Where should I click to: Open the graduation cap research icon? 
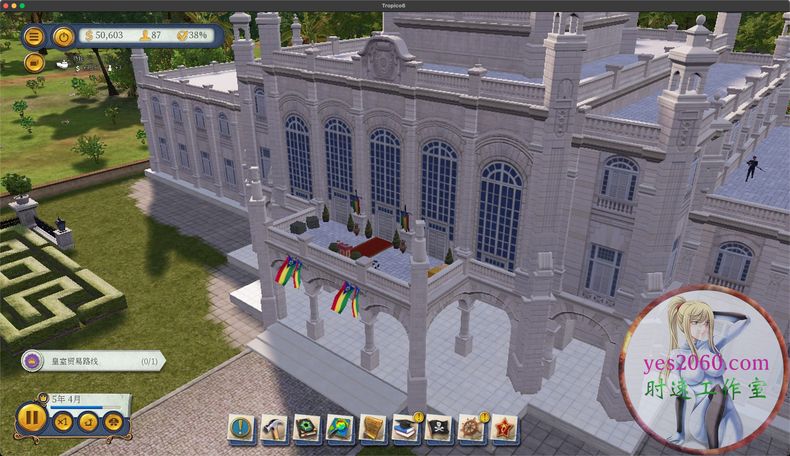coord(406,429)
